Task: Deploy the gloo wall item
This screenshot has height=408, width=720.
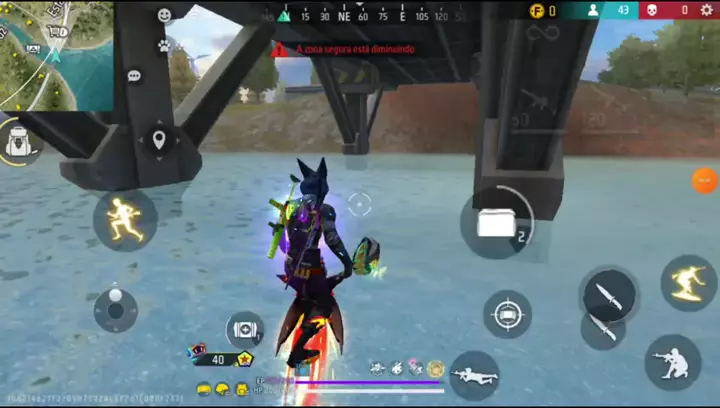Action: [497, 223]
